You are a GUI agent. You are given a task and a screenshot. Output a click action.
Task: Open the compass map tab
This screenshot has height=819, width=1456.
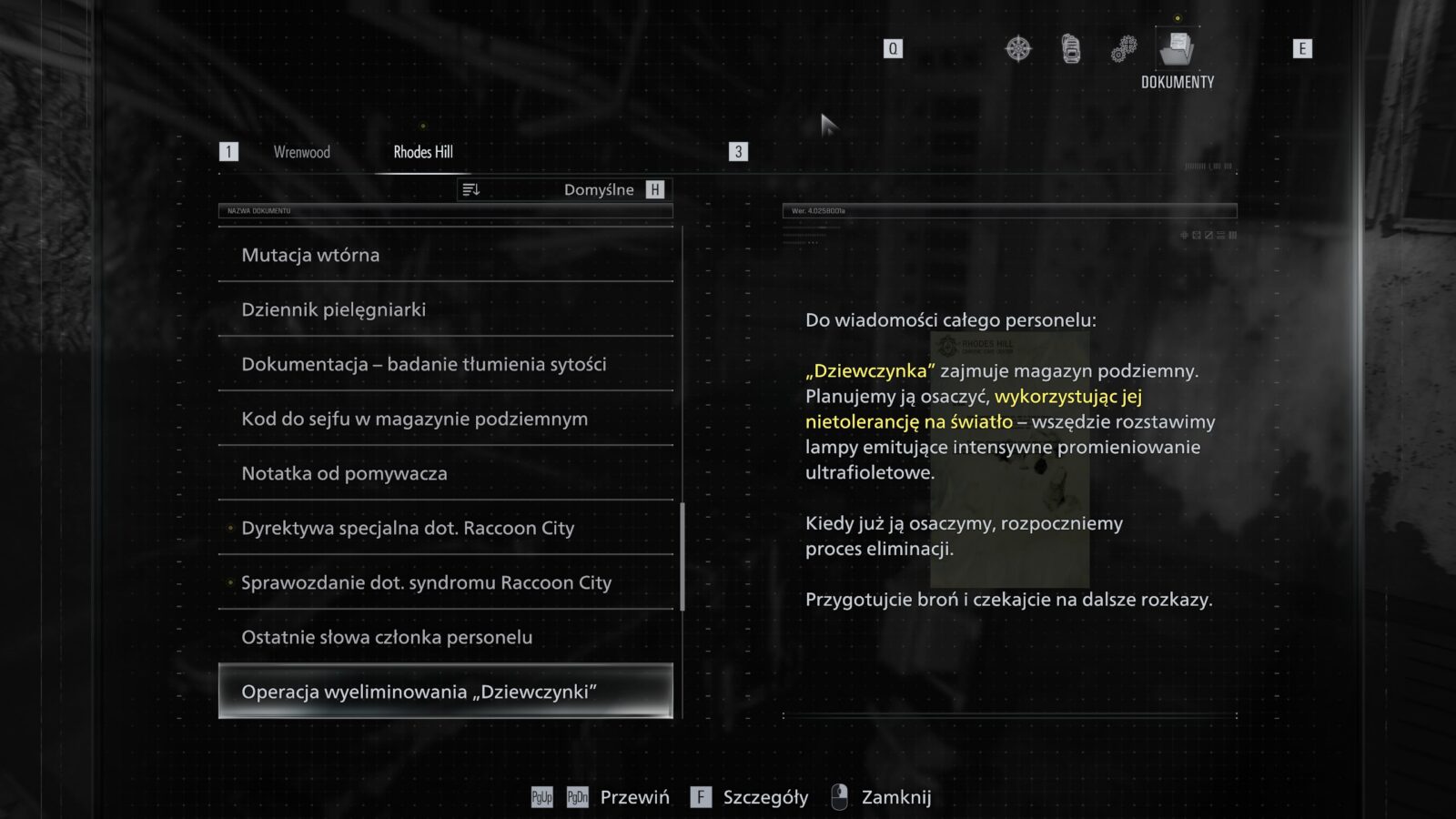1018,48
